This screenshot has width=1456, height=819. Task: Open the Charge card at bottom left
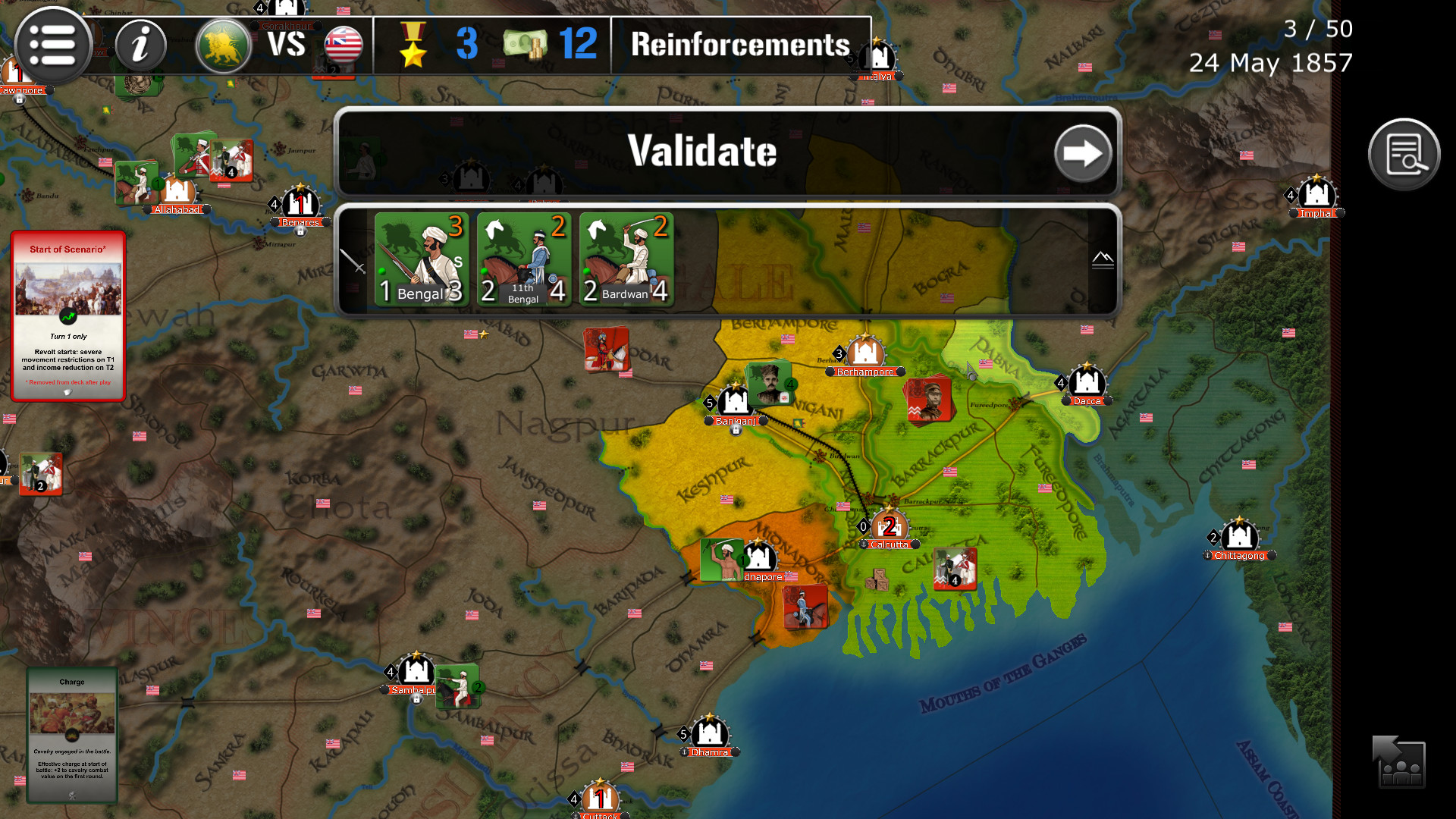click(x=71, y=734)
